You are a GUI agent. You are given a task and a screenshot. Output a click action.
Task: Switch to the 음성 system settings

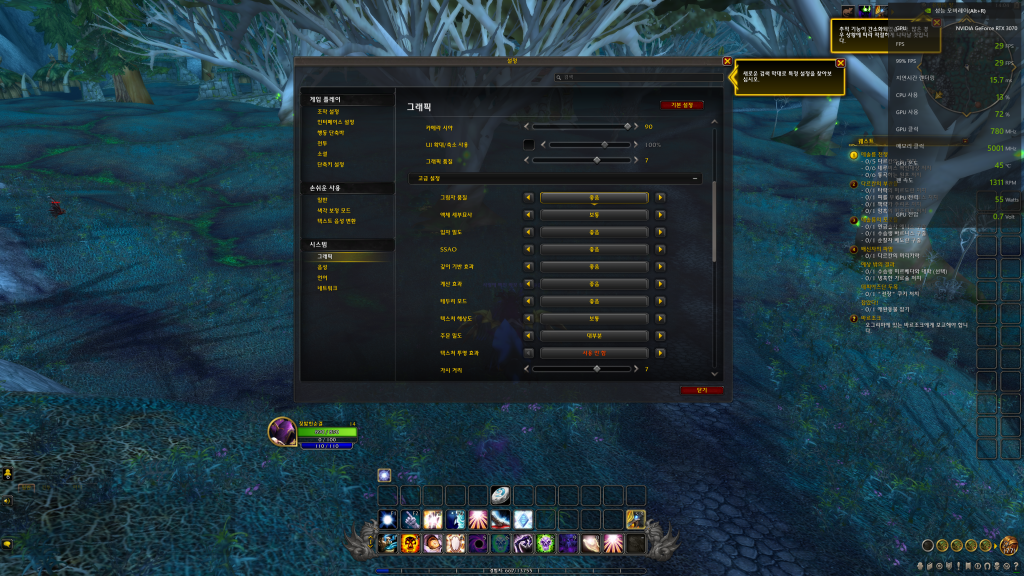pos(322,267)
